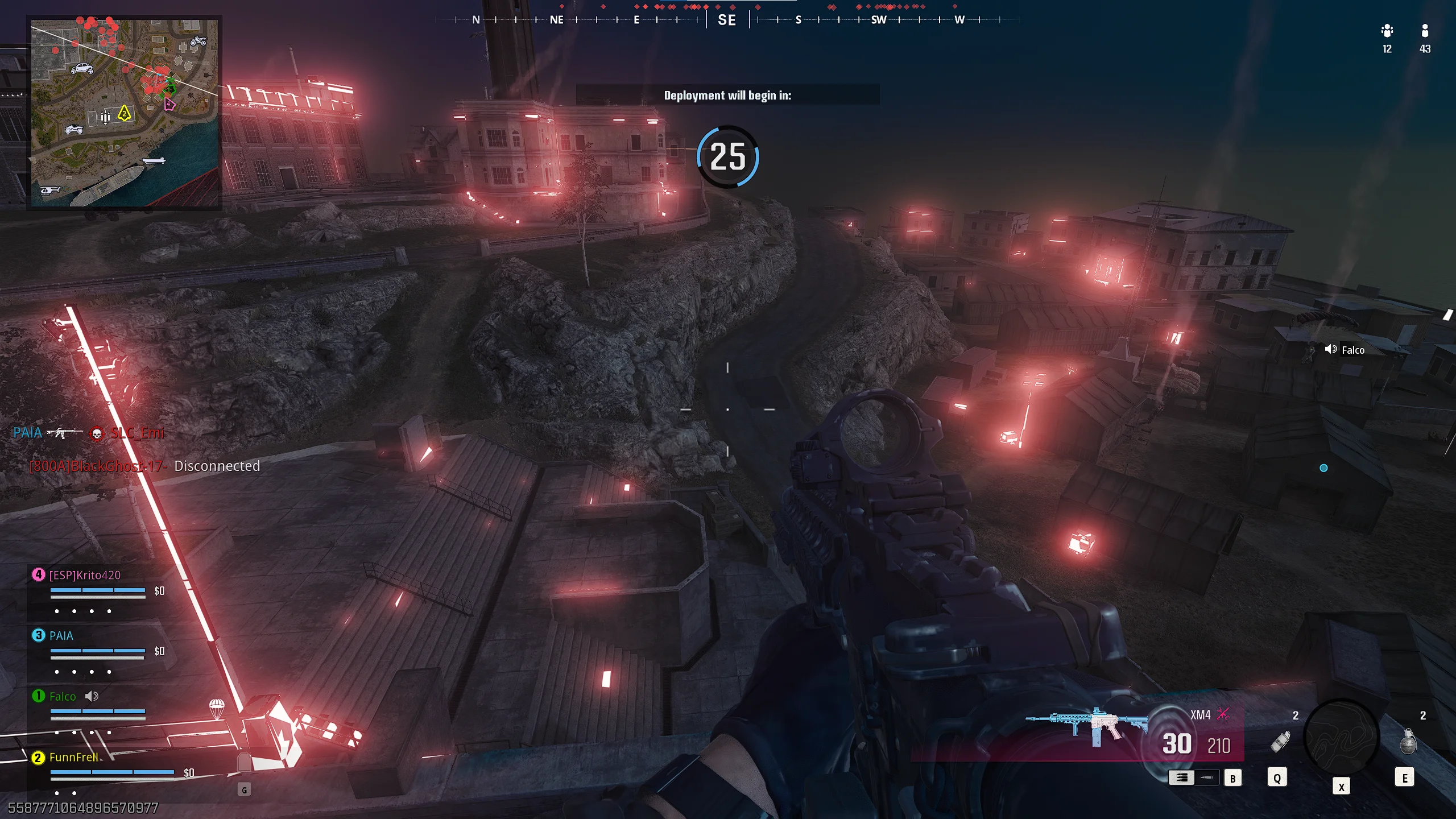Viewport: 1456px width, 819px height.
Task: Select squad member FunnFrell
Action: [73, 757]
